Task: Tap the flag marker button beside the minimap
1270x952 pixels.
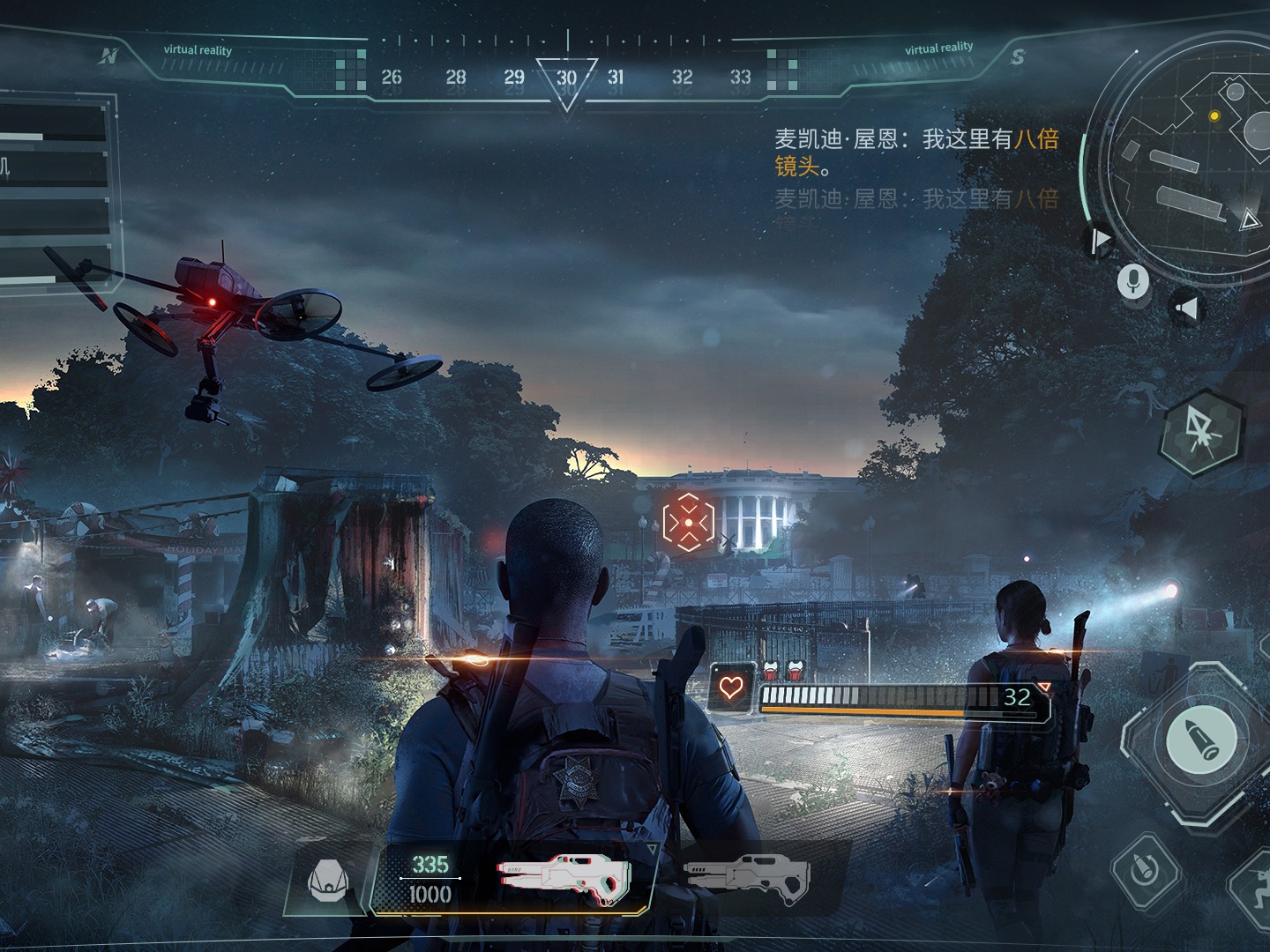Action: click(x=1100, y=240)
